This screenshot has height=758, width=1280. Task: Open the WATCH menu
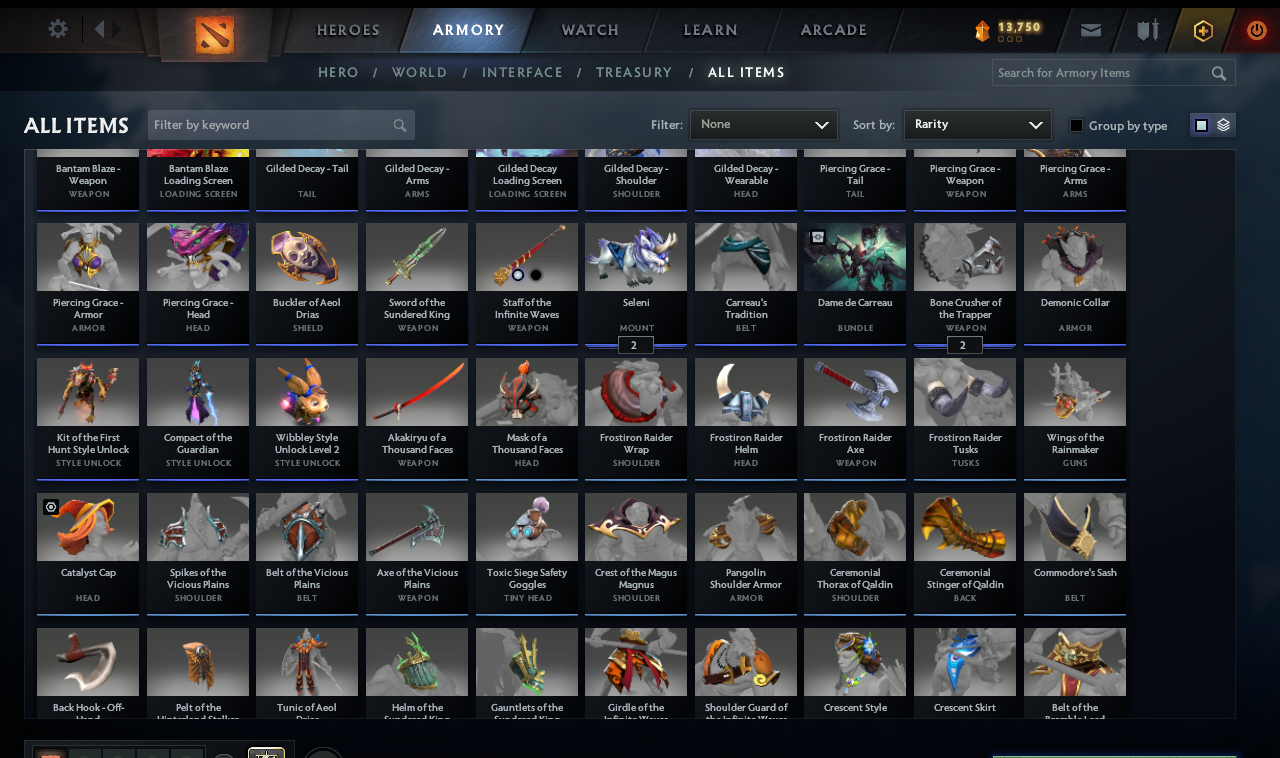point(589,30)
